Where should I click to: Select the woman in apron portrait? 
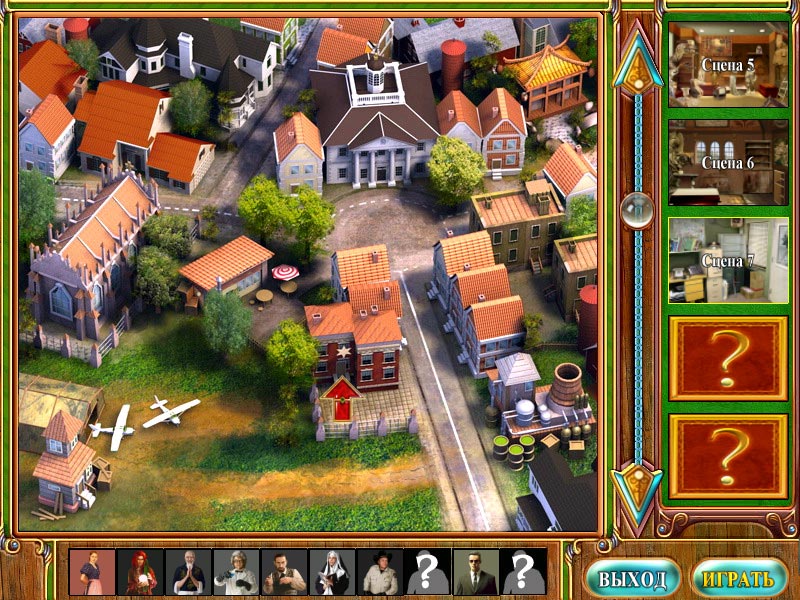pos(93,573)
